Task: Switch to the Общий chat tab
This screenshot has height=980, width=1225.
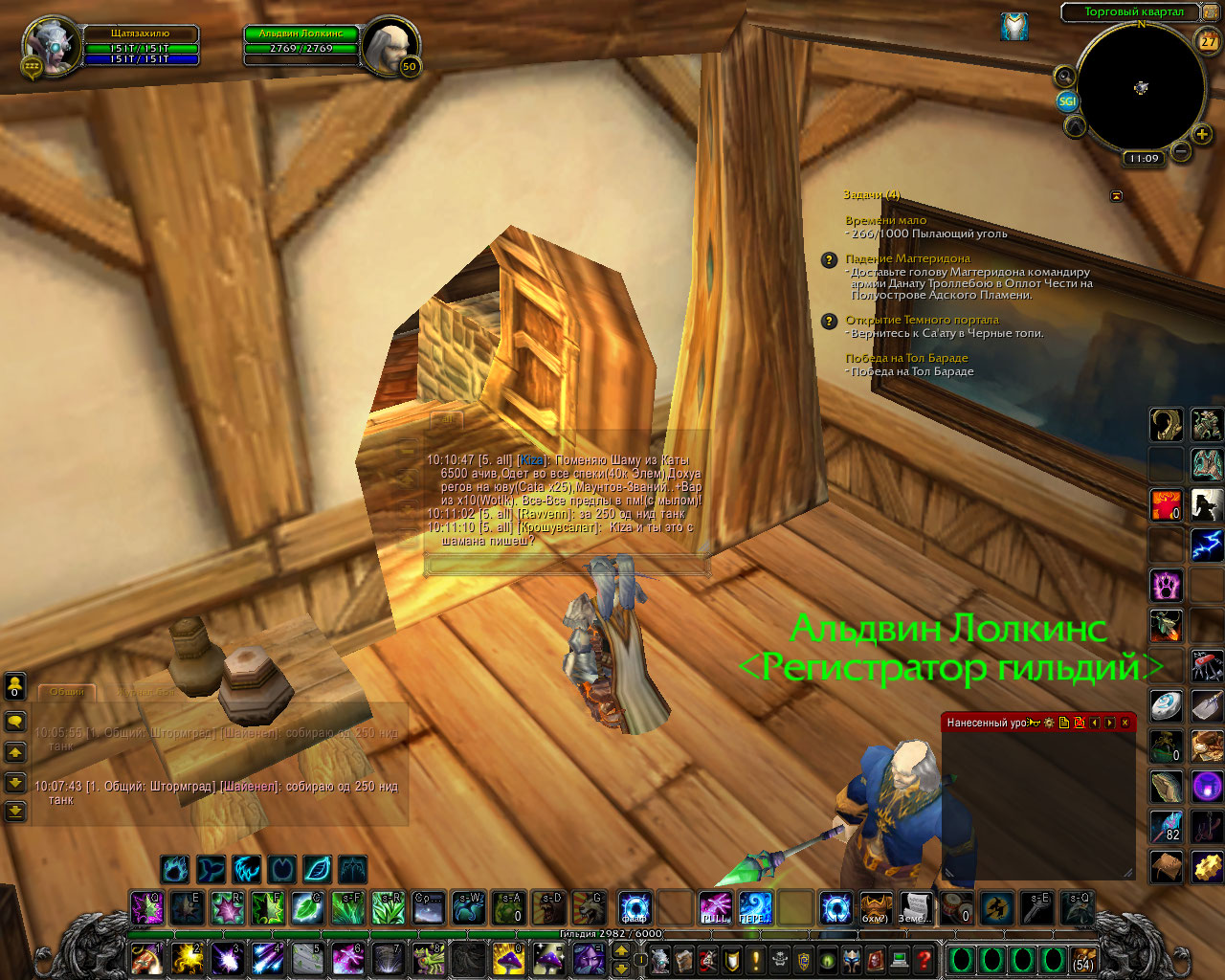Action: (67, 691)
